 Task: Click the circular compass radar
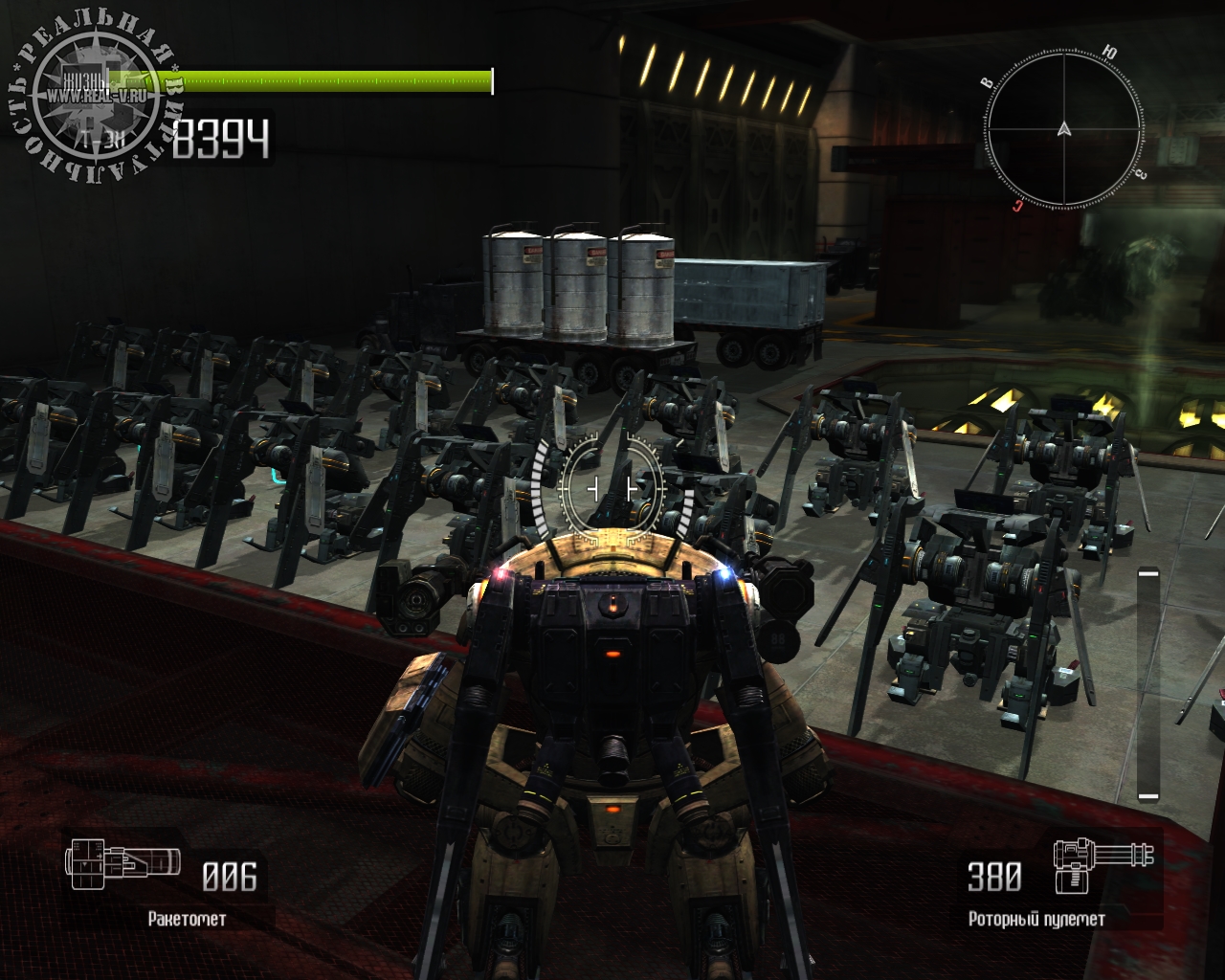pos(1063,129)
